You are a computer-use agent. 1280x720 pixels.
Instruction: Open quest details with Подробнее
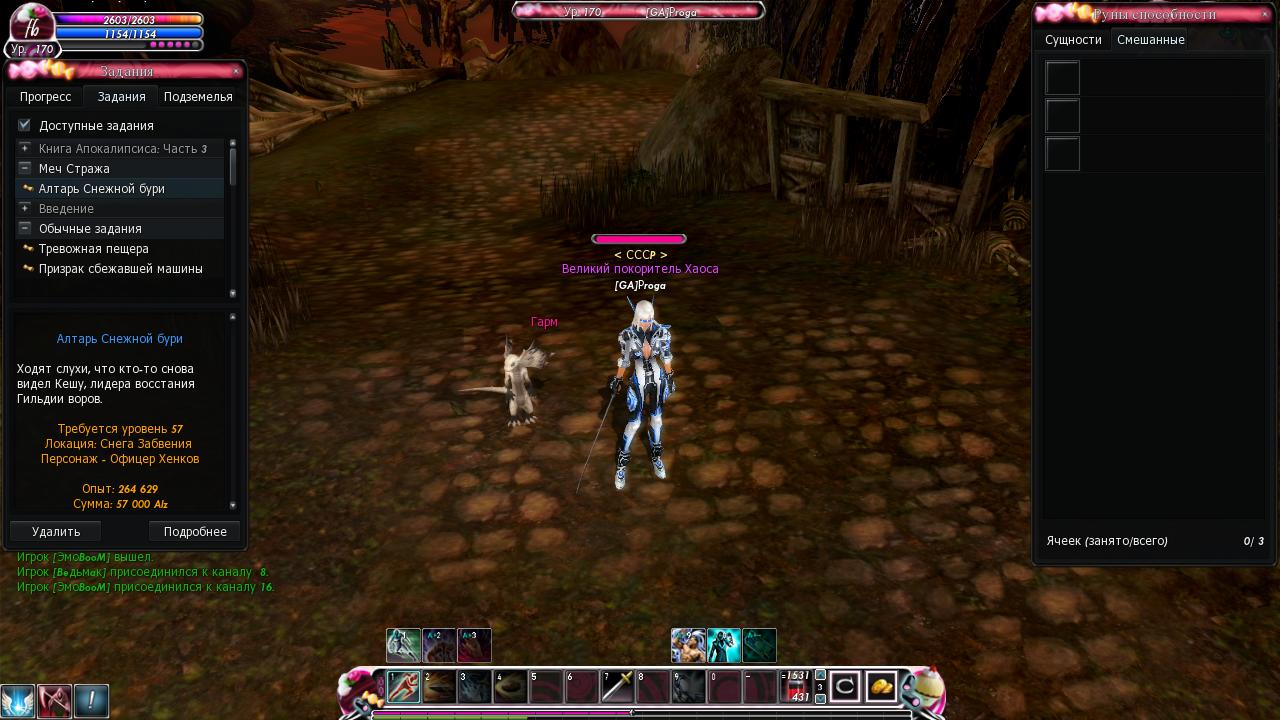click(195, 531)
